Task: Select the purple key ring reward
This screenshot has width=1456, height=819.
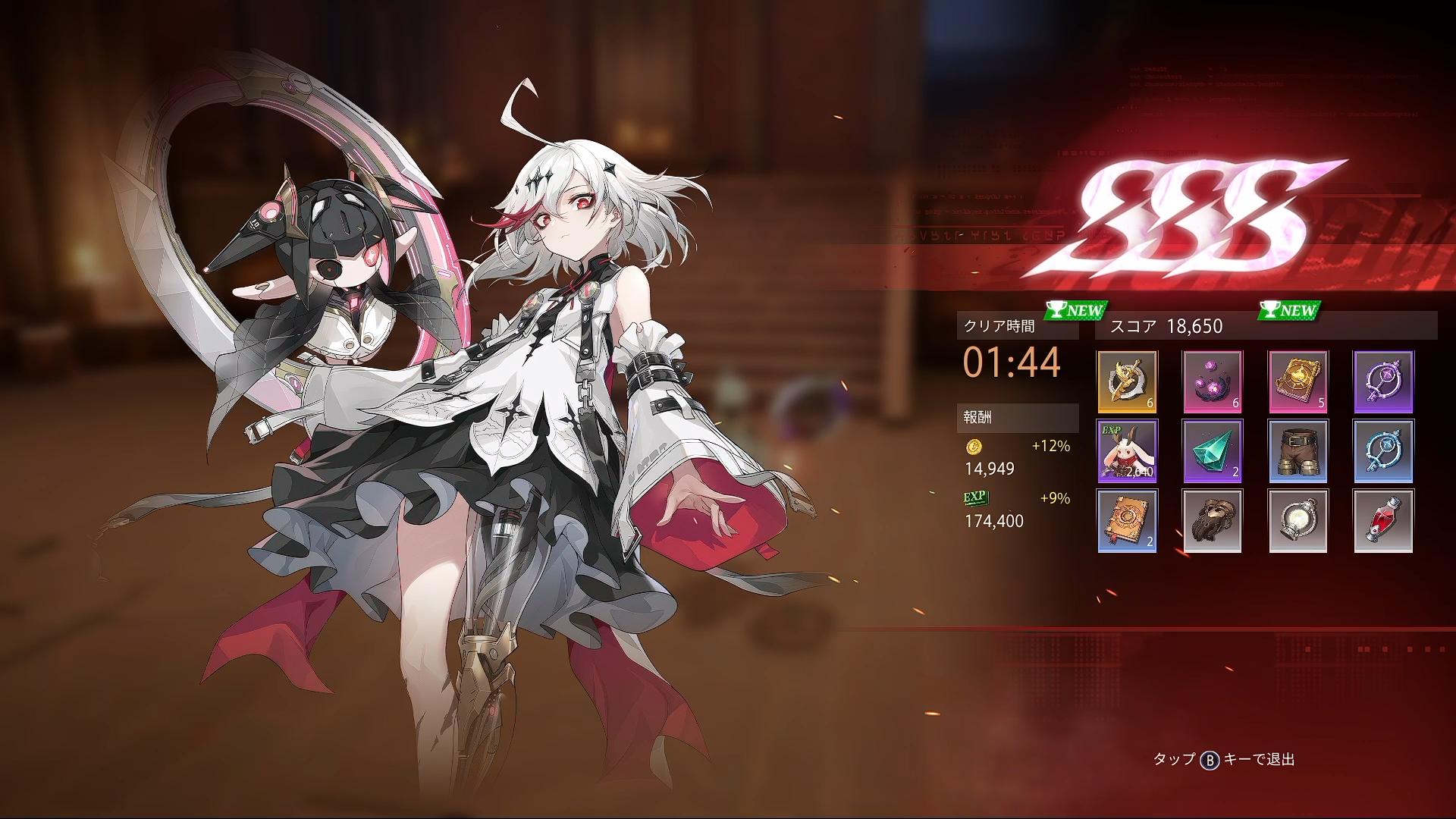Action: (x=1383, y=381)
